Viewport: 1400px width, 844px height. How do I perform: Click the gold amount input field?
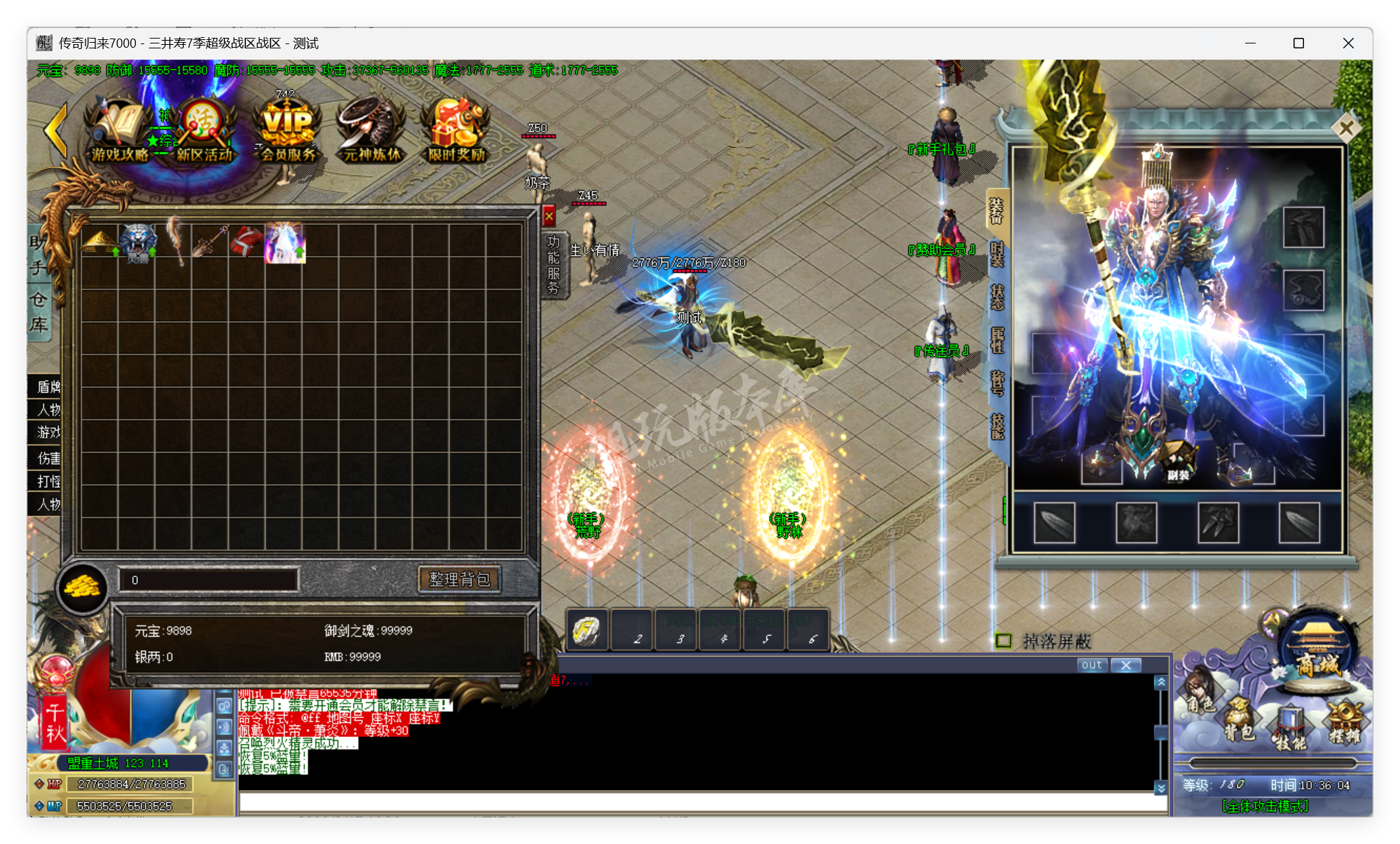(x=207, y=579)
